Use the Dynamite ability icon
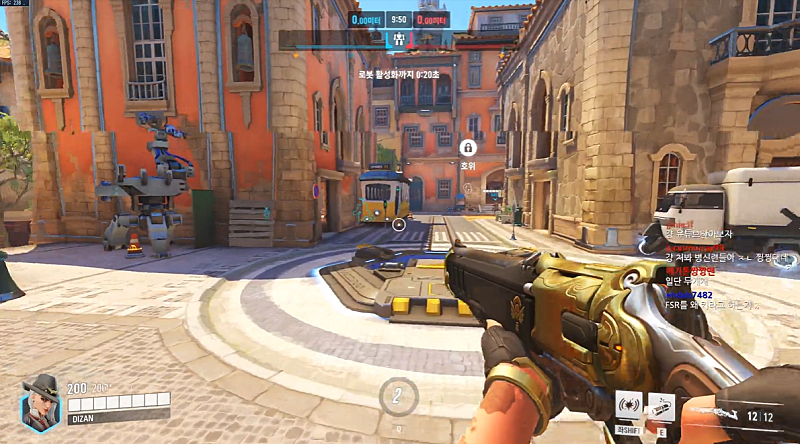 [661, 405]
